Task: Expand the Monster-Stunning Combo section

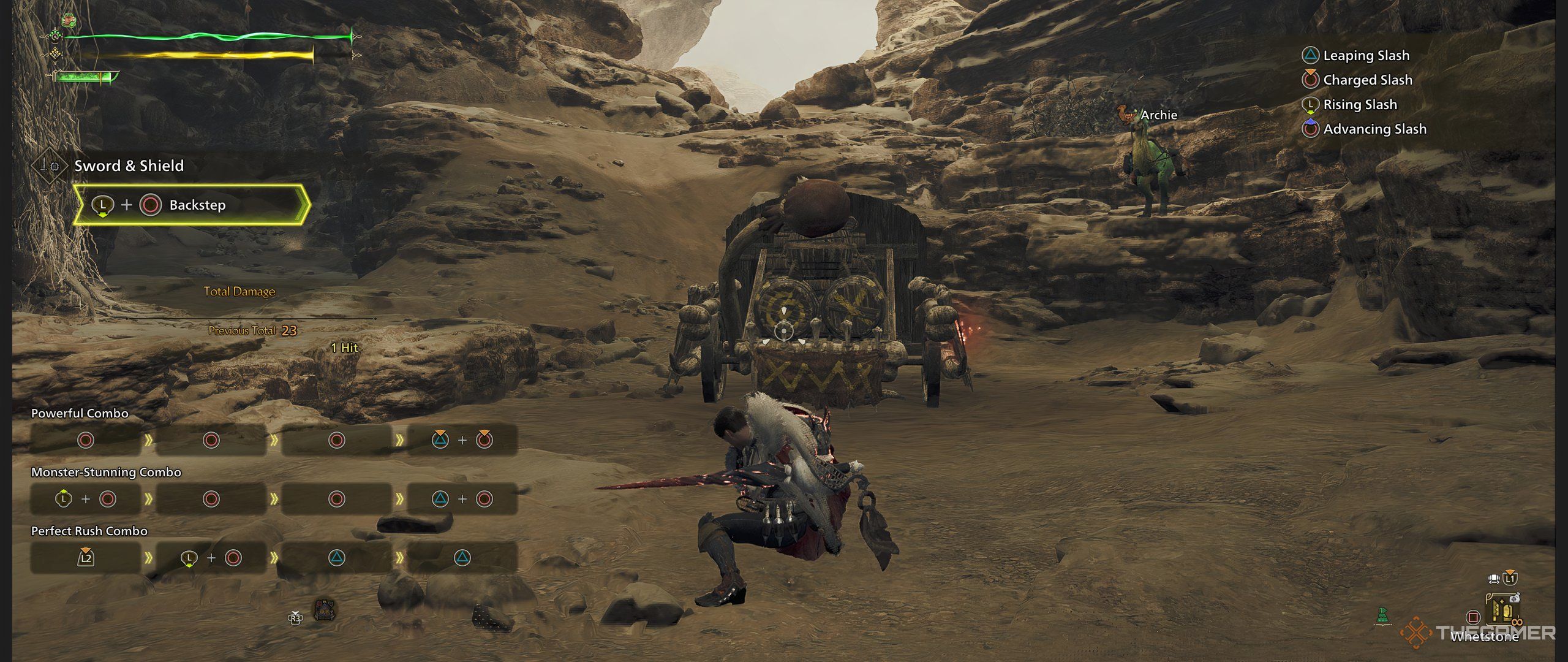Action: (x=107, y=472)
